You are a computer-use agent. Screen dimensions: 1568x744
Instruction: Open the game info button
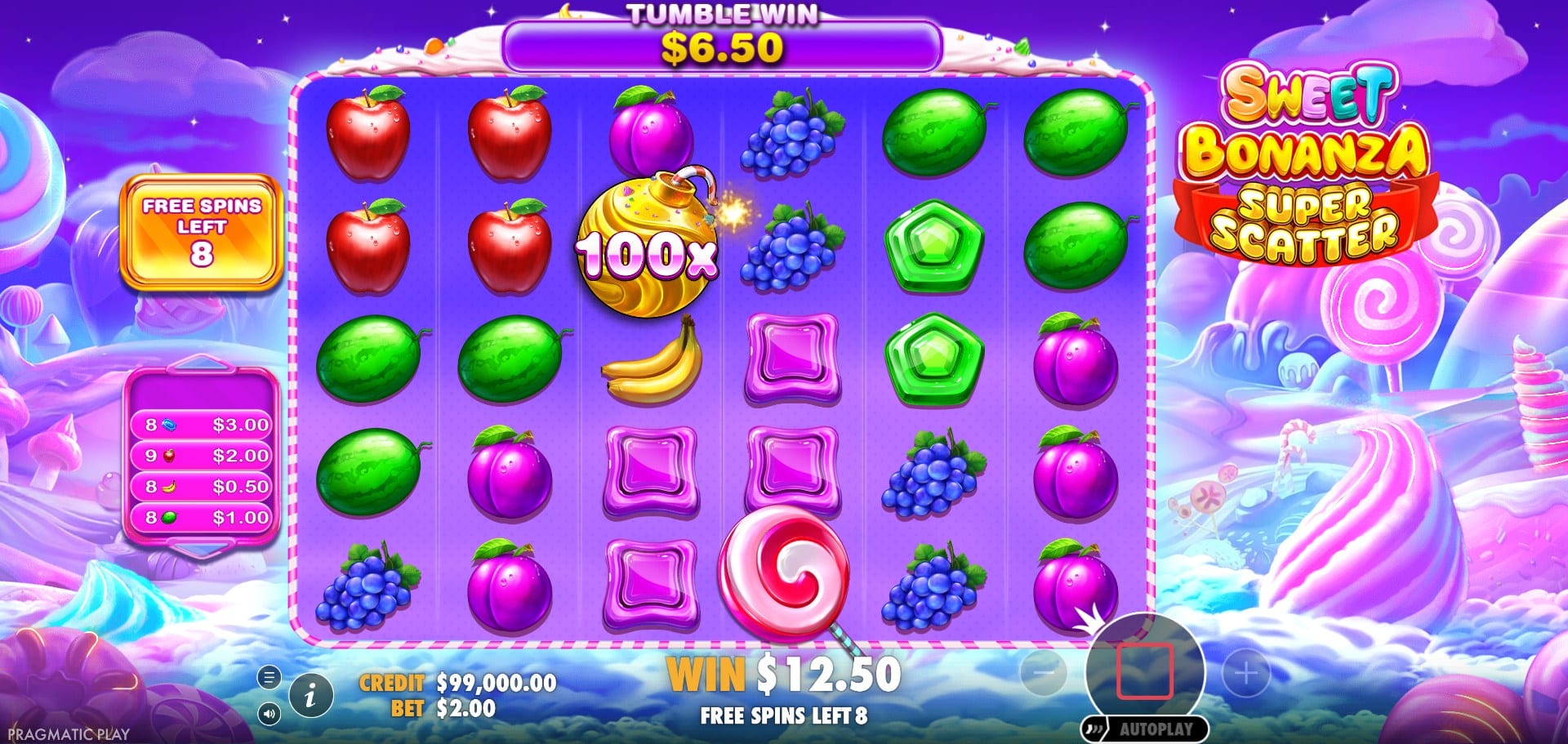pyautogui.click(x=310, y=696)
